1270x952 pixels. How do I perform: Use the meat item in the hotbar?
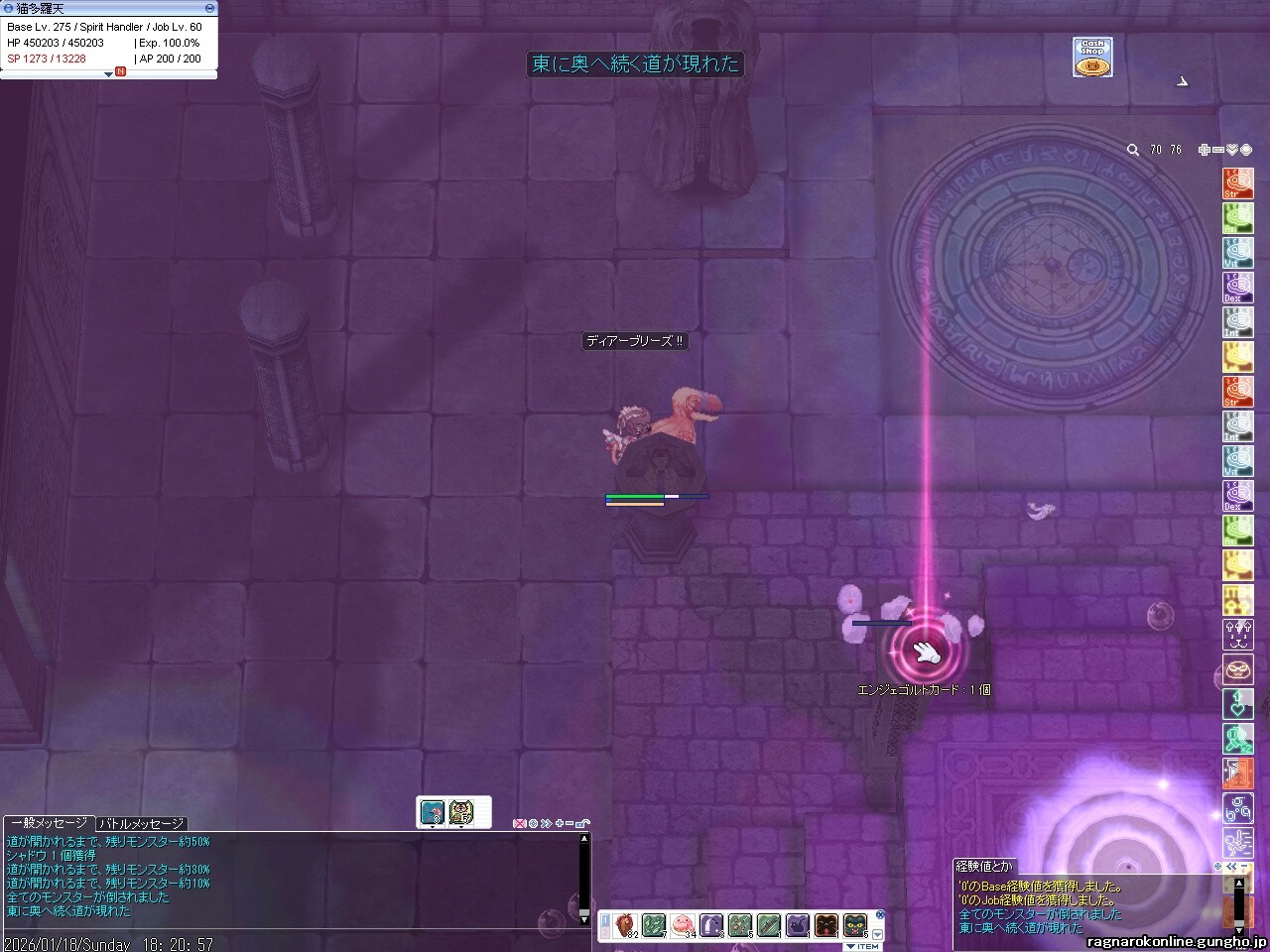[625, 926]
